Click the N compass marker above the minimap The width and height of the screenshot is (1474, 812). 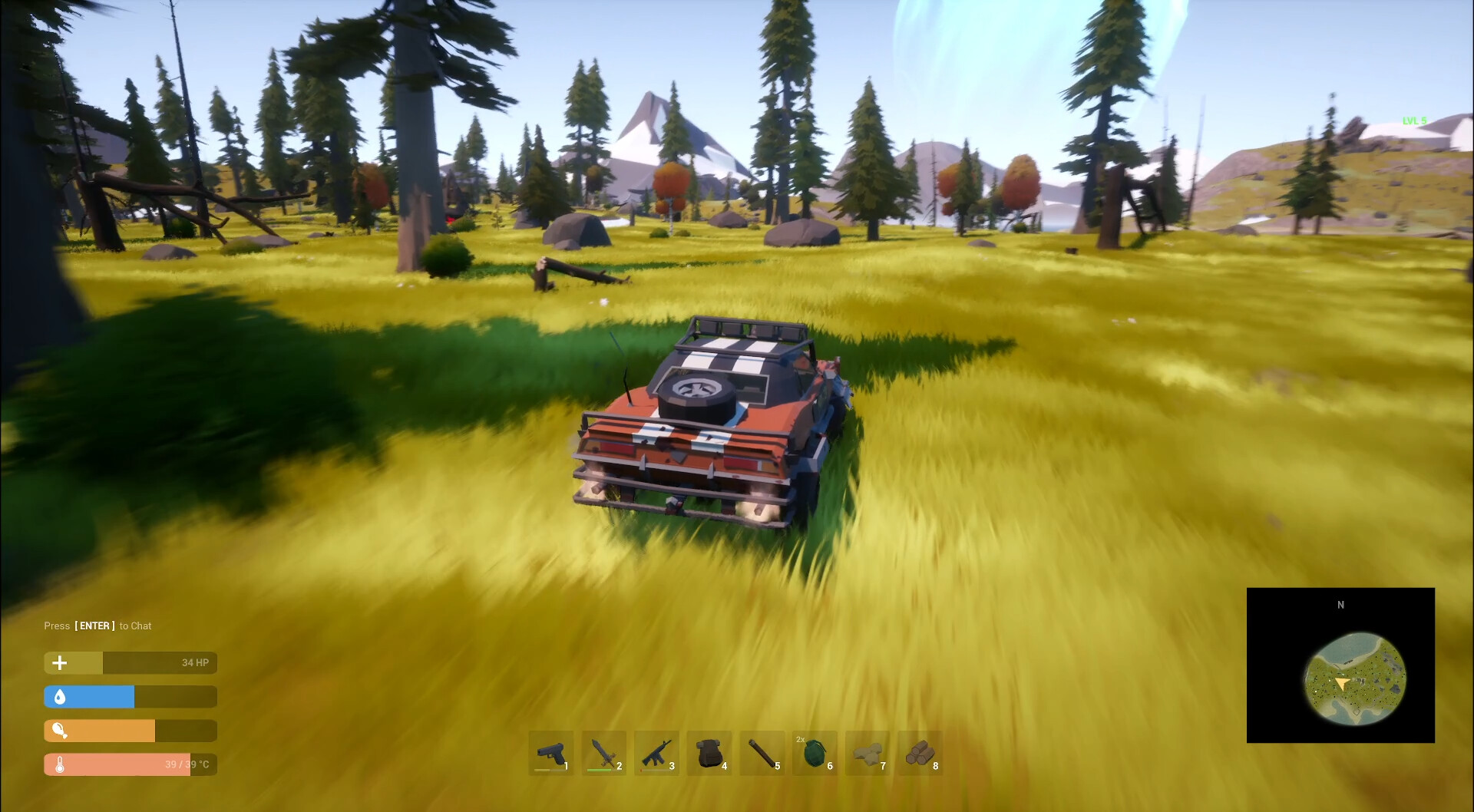tap(1341, 605)
